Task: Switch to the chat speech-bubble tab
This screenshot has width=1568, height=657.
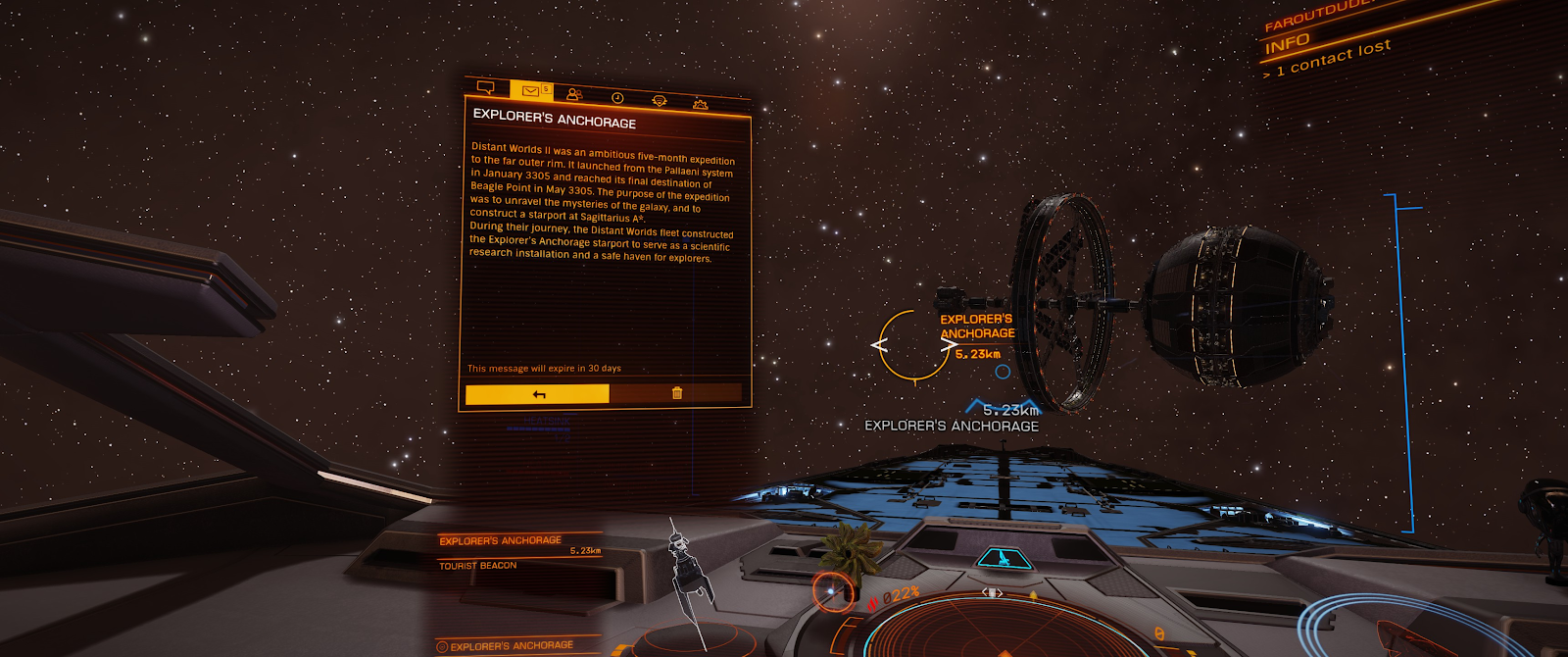Action: 485,87
